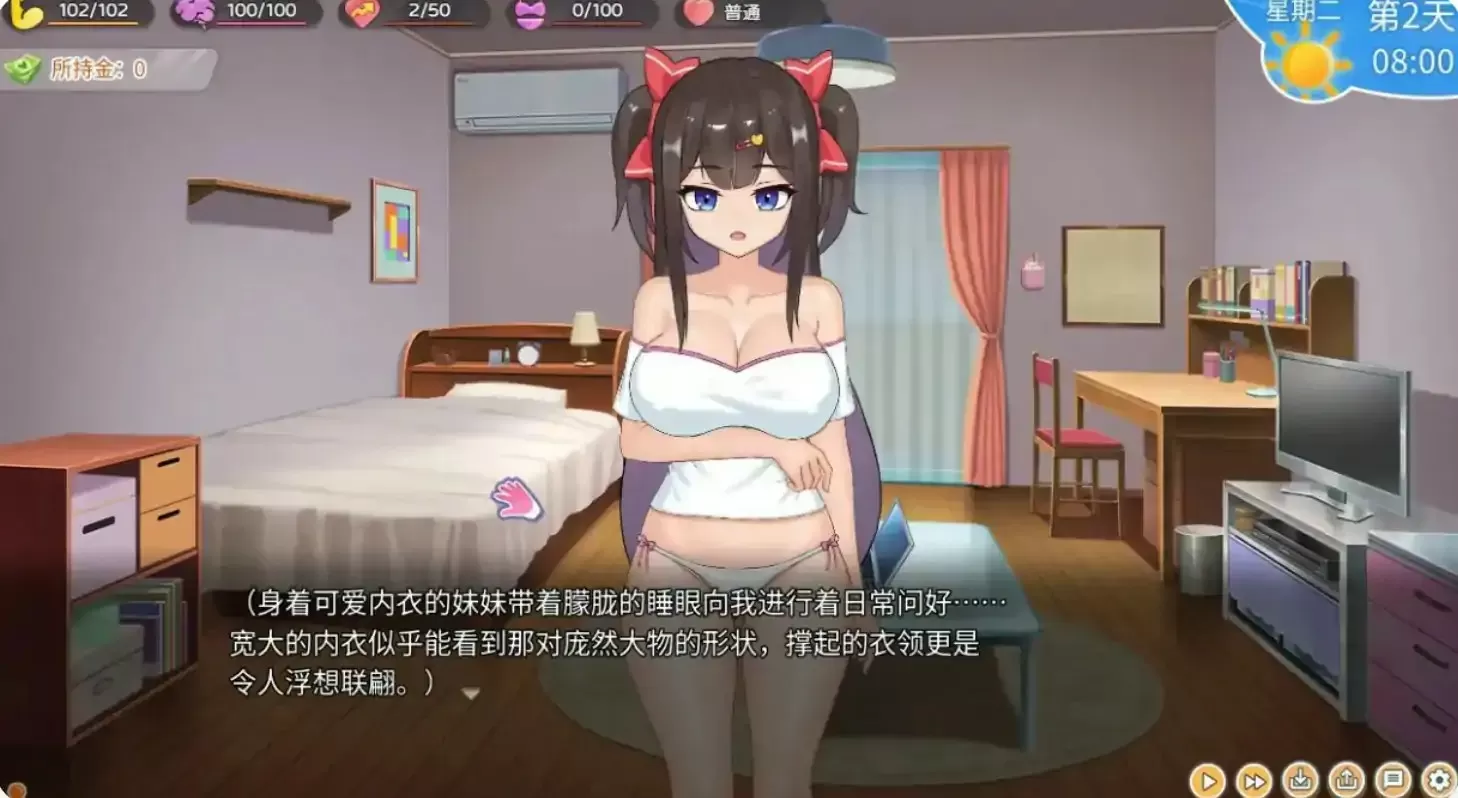
Task: Enable auto-play mode
Action: (x=1207, y=779)
